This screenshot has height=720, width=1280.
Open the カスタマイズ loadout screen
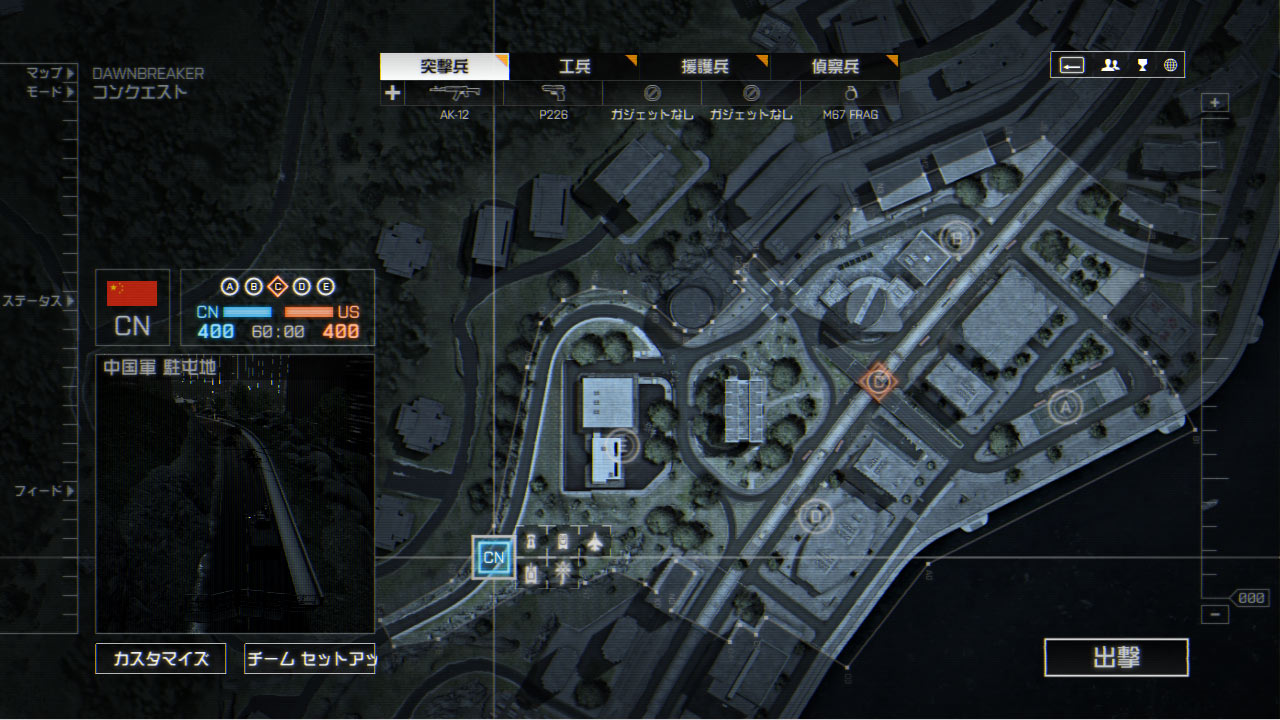coord(160,659)
